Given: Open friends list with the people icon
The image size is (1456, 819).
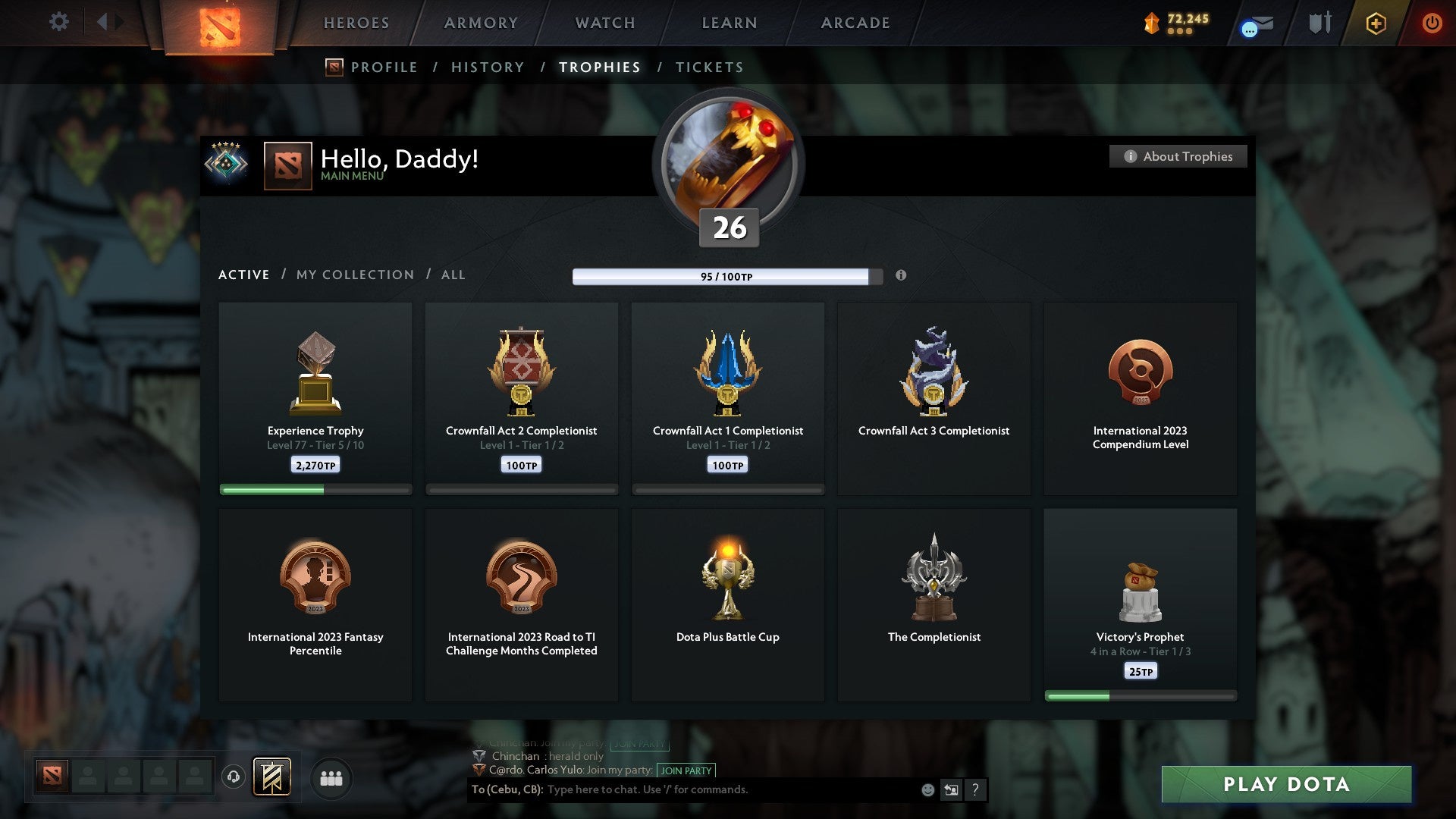Looking at the screenshot, I should coord(332,778).
